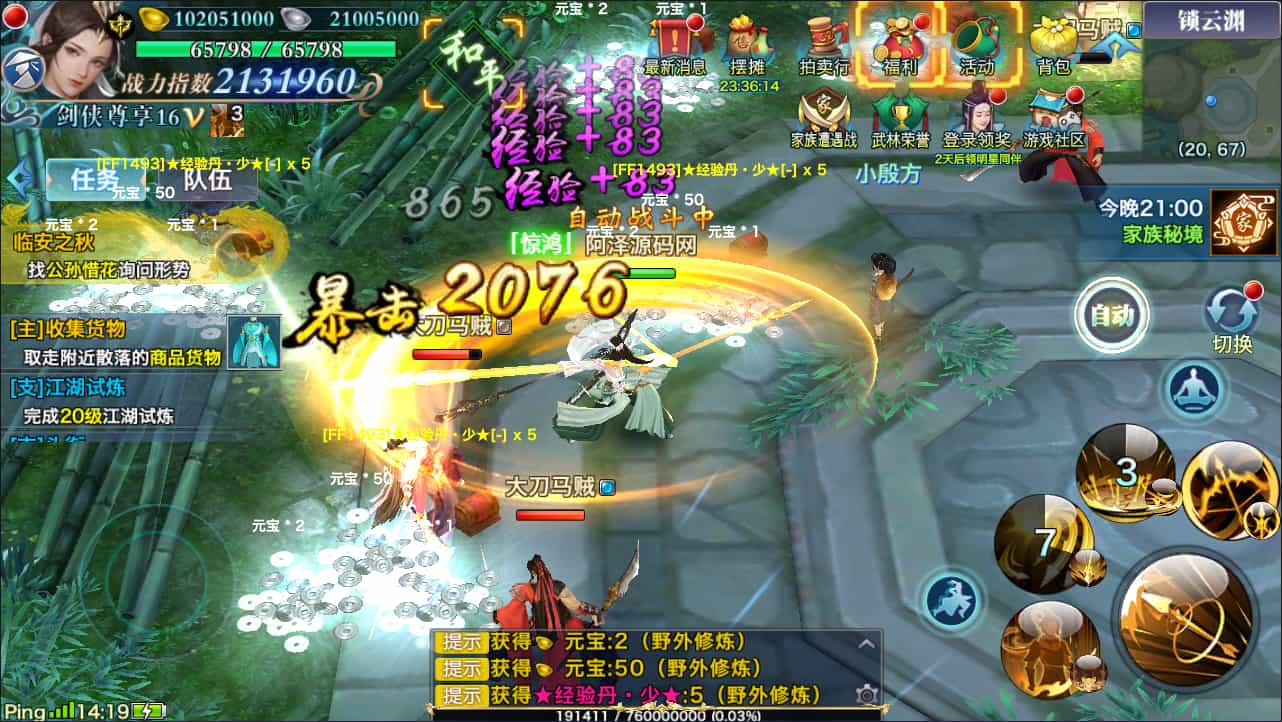Activate the meditation pose skill icon
This screenshot has height=722, width=1282.
(1194, 388)
